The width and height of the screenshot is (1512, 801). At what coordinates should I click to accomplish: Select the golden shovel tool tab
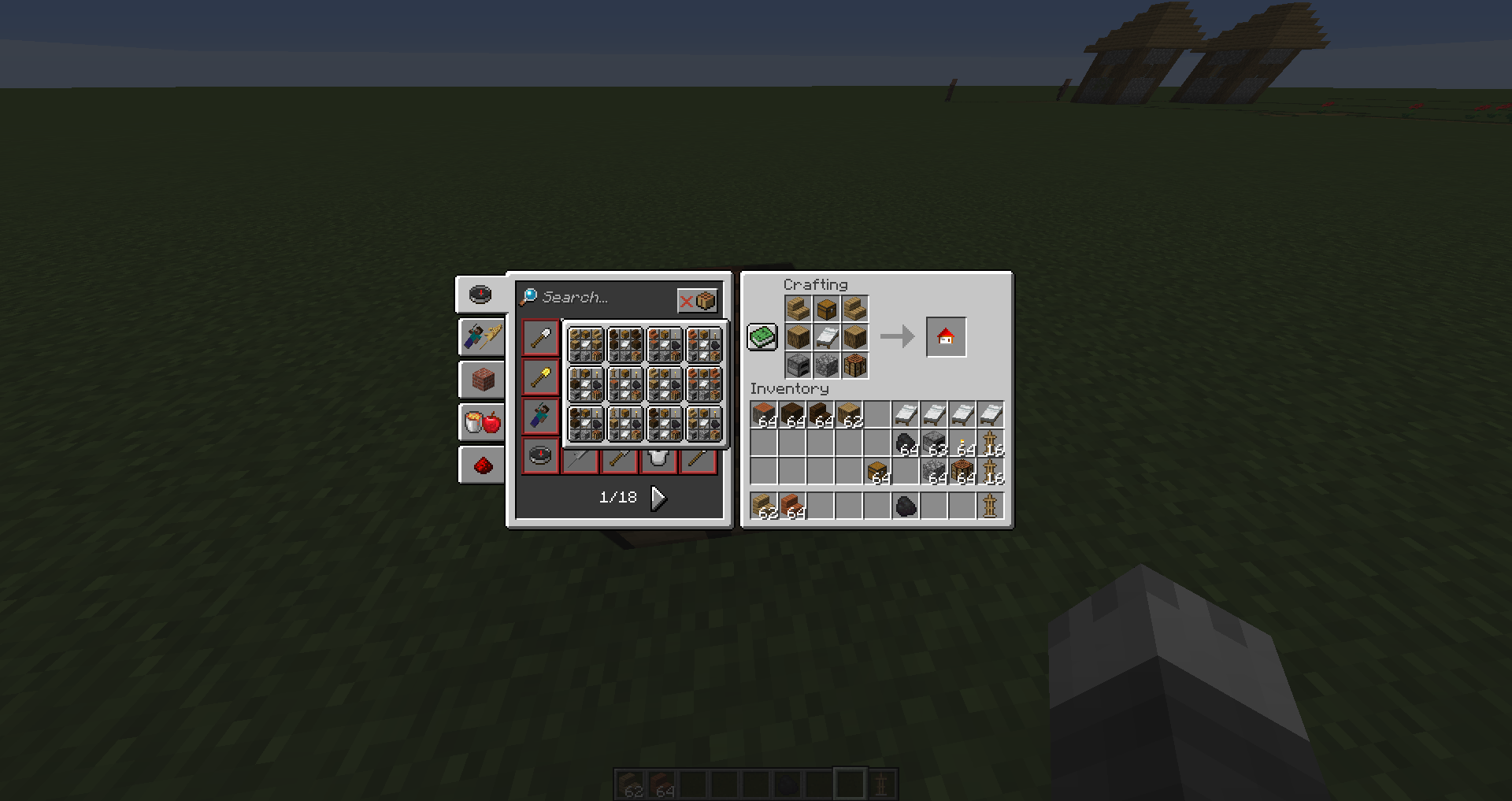pyautogui.click(x=540, y=376)
